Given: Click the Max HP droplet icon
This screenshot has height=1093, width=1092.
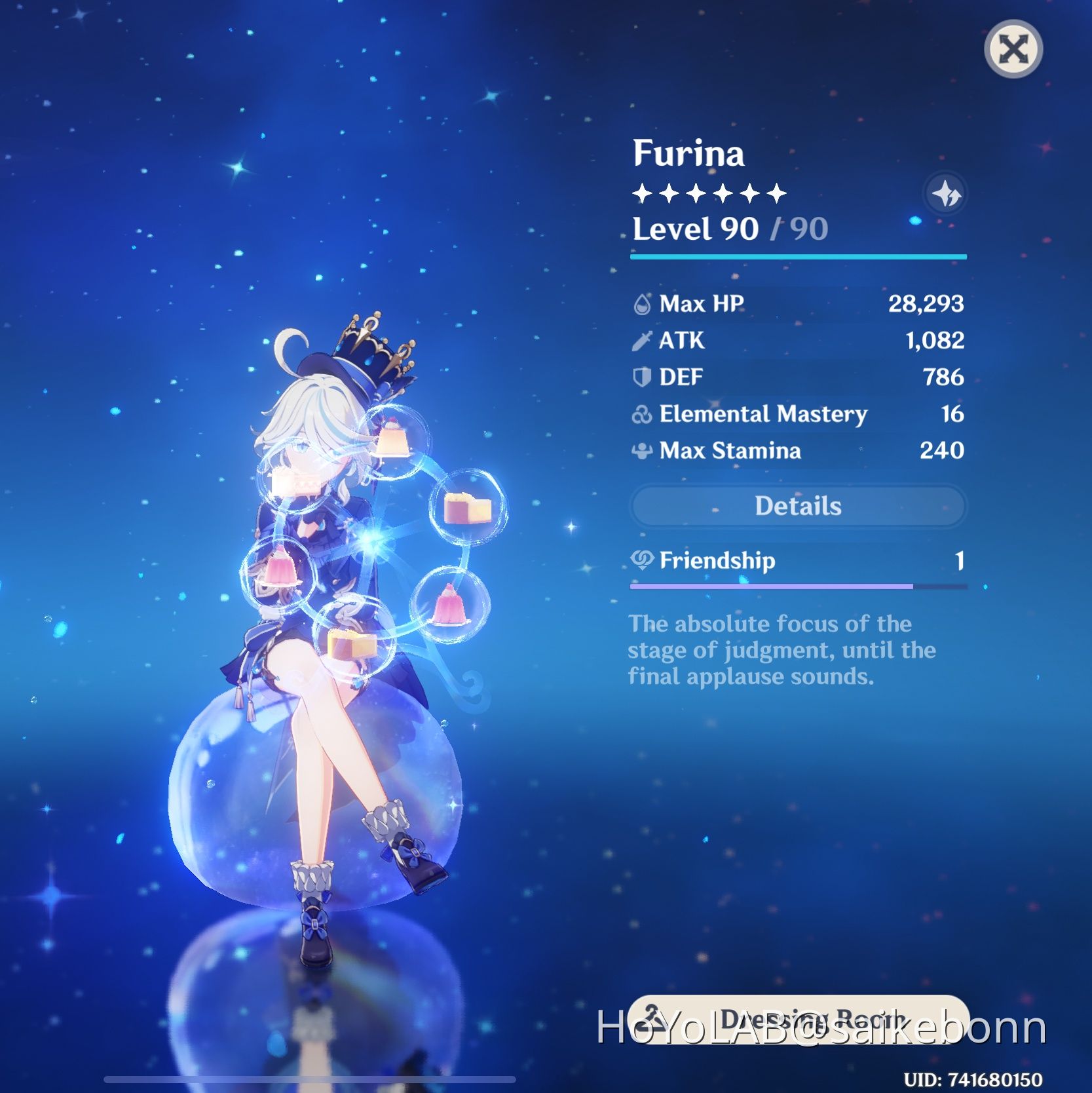Looking at the screenshot, I should click(643, 303).
